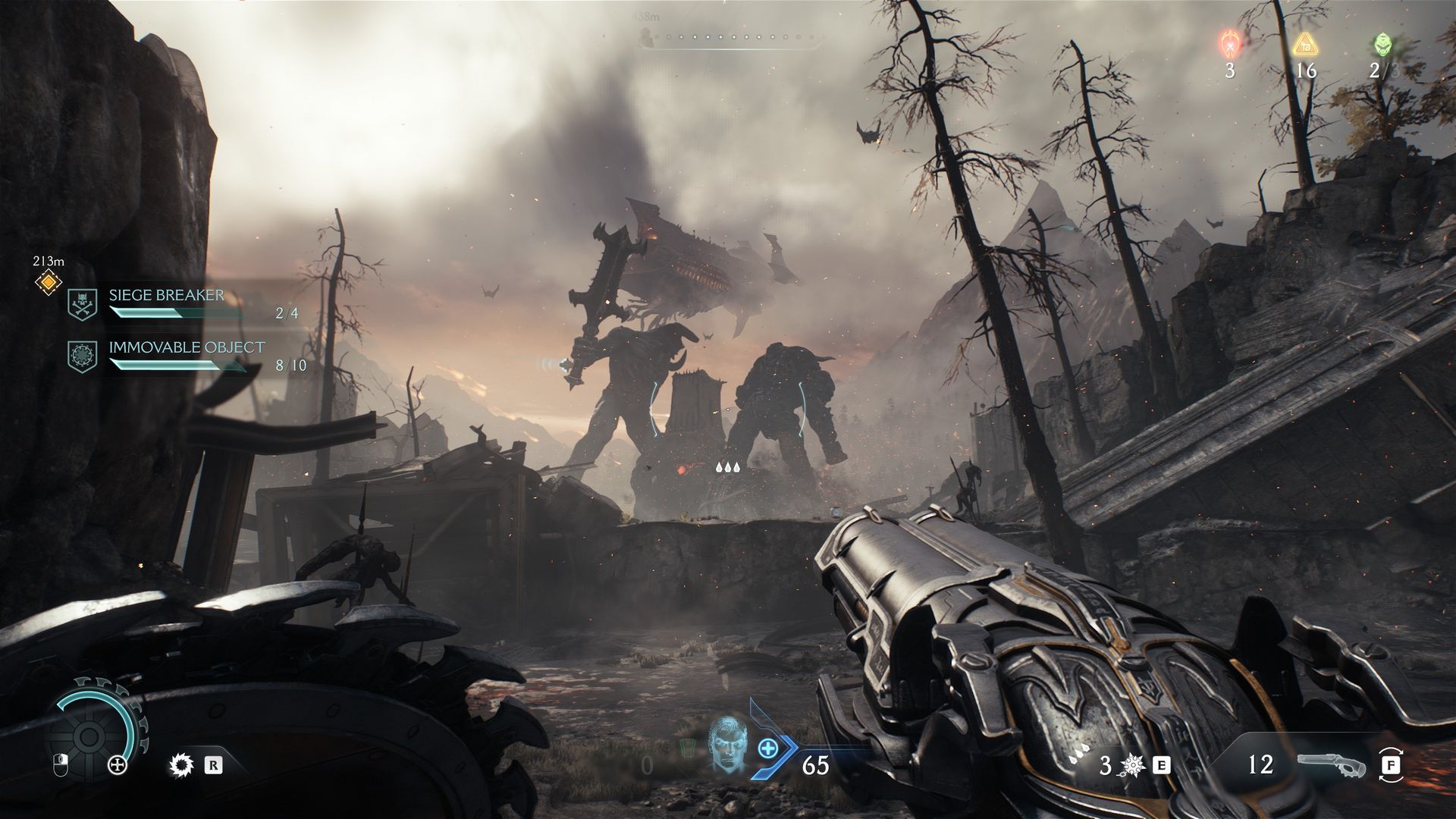1456x819 pixels.
Task: Select the blue health cross icon
Action: tap(768, 748)
